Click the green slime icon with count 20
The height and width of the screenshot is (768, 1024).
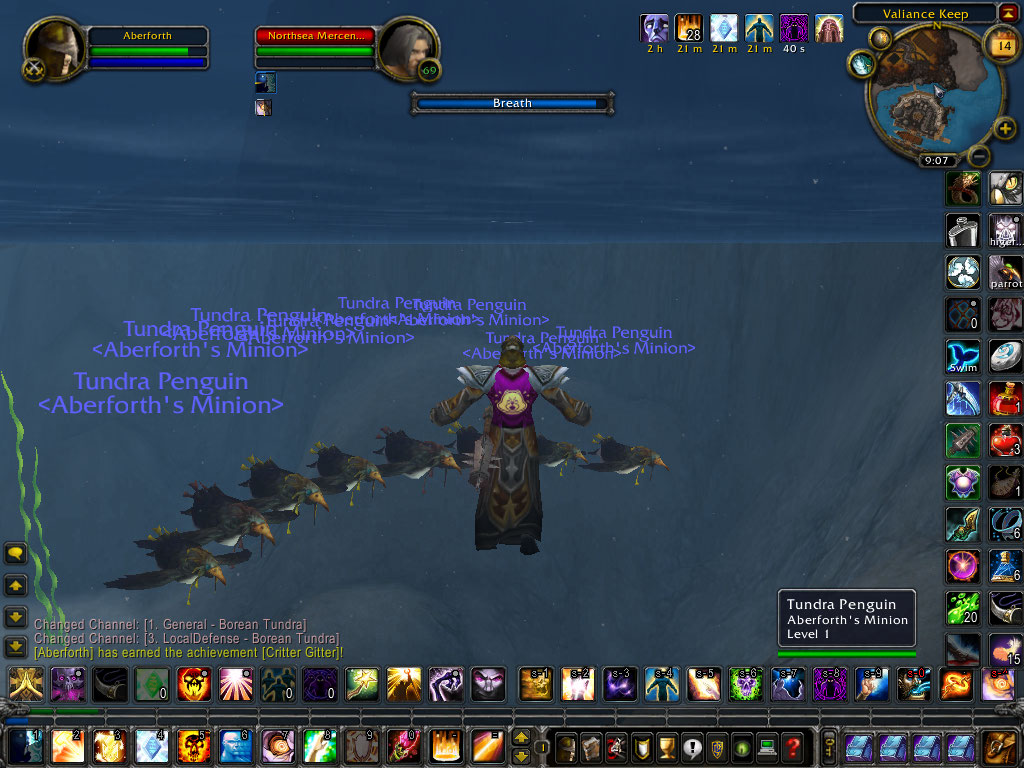click(963, 608)
